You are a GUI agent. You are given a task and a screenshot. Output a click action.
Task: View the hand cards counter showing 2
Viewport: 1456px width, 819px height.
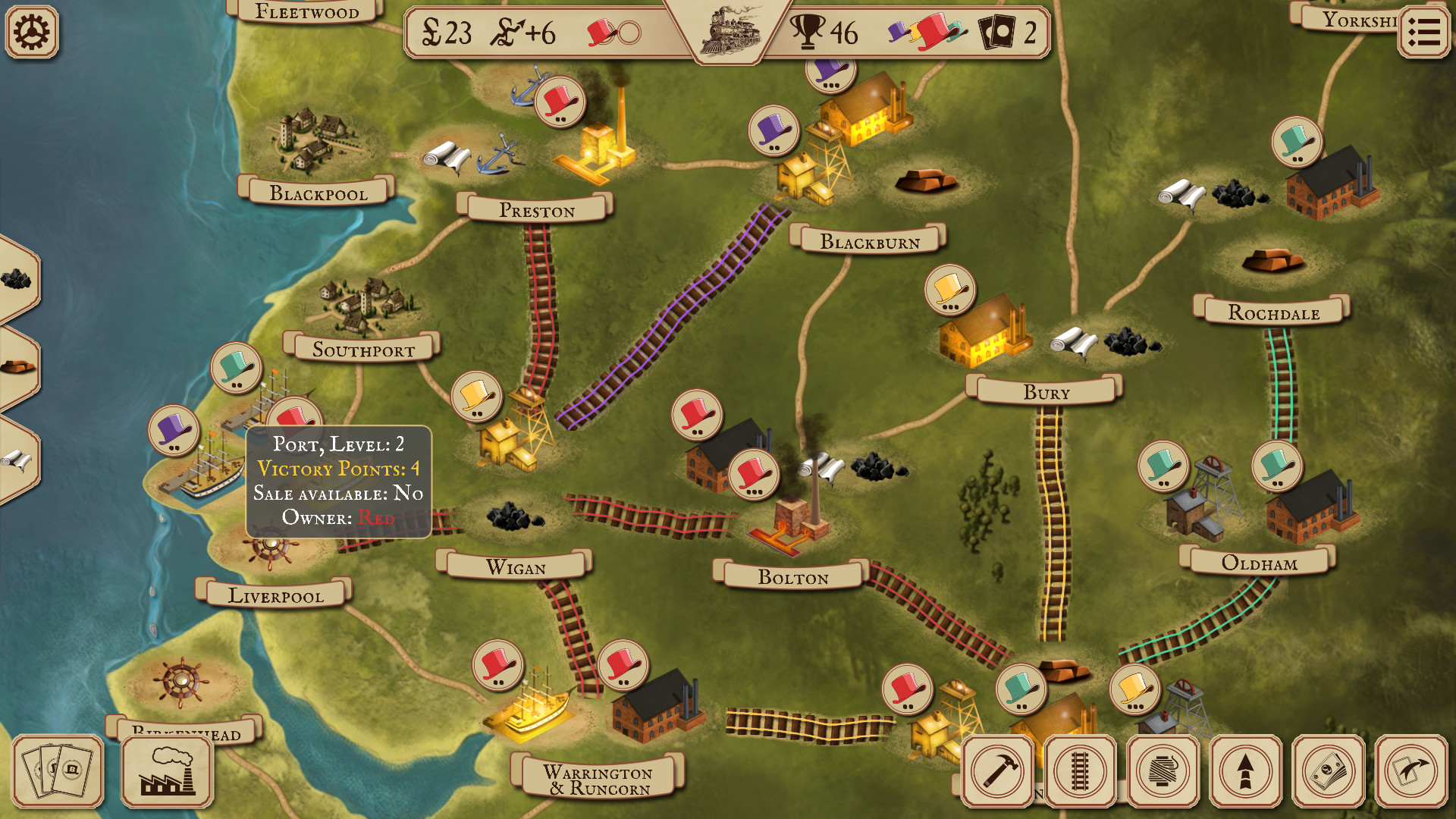point(1009,33)
